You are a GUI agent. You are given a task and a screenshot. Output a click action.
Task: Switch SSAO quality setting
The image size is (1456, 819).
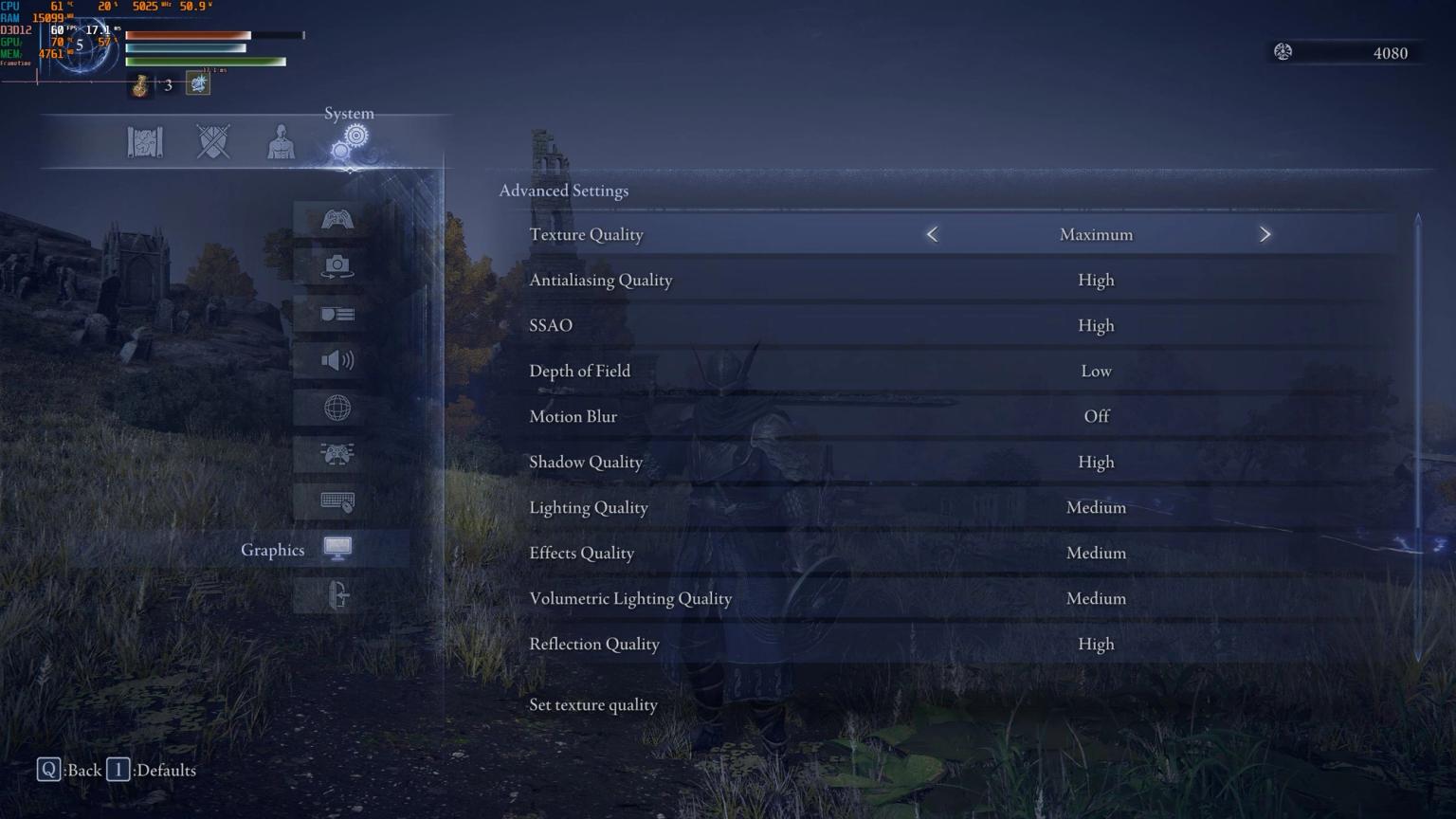point(1096,325)
